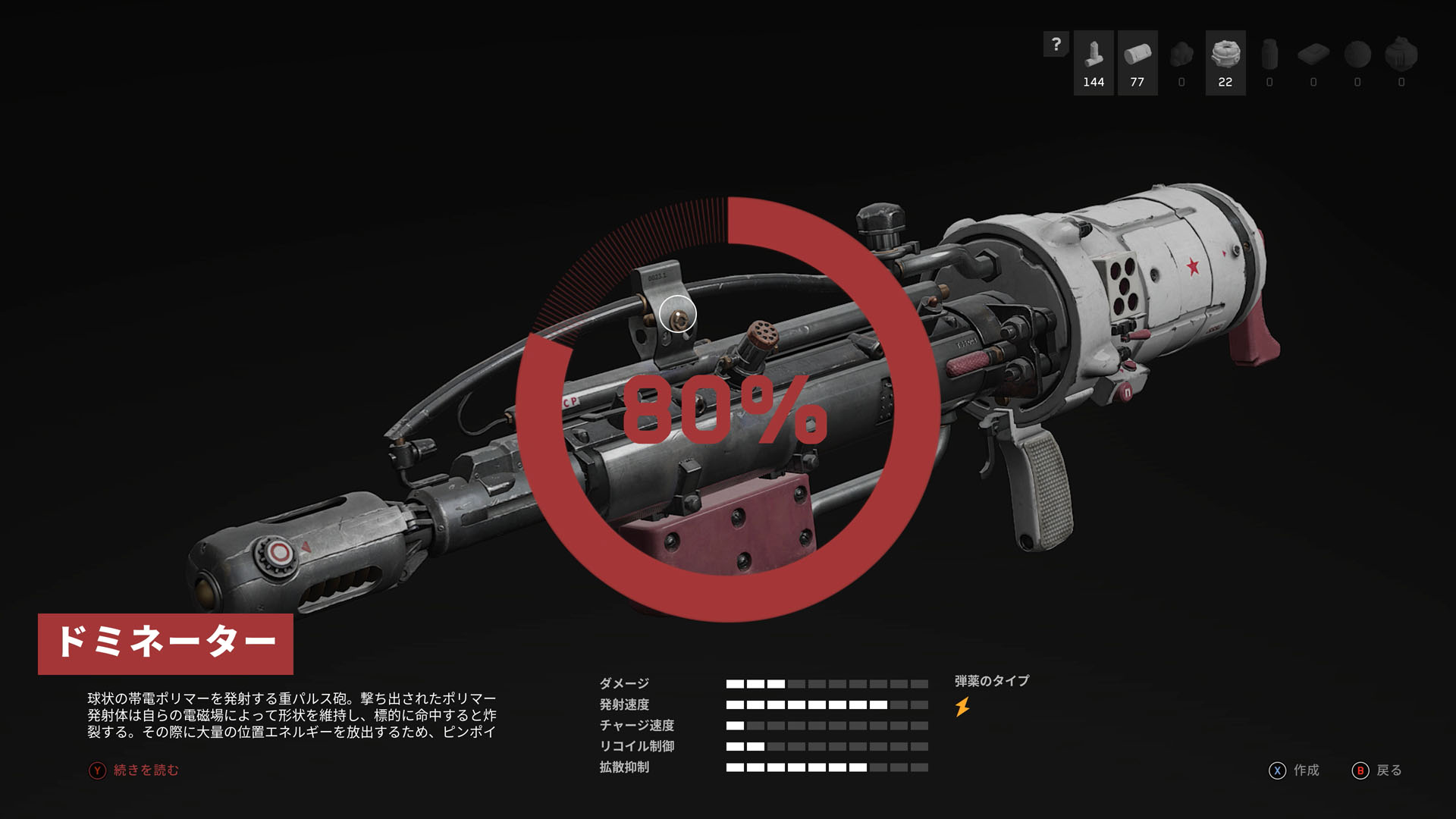Click the Y prompt icon beside 続きを読む

click(x=97, y=769)
